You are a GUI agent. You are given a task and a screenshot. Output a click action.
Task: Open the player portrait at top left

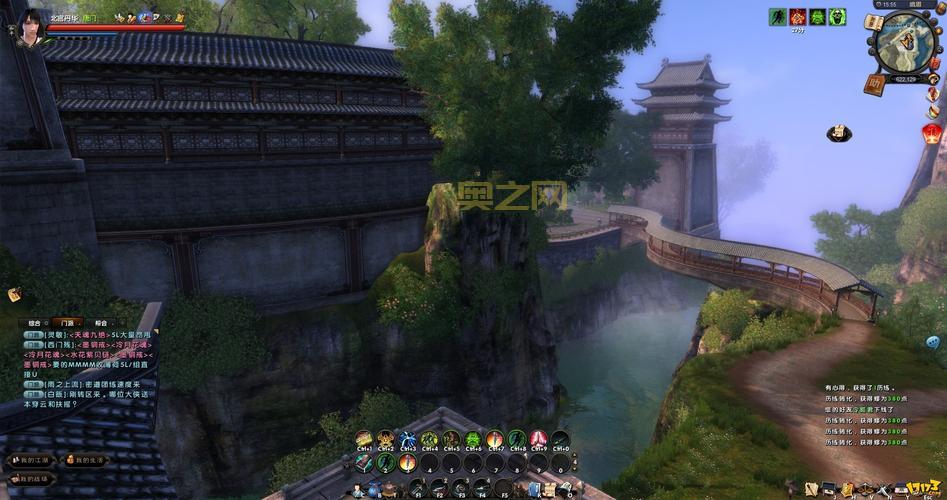pos(32,21)
